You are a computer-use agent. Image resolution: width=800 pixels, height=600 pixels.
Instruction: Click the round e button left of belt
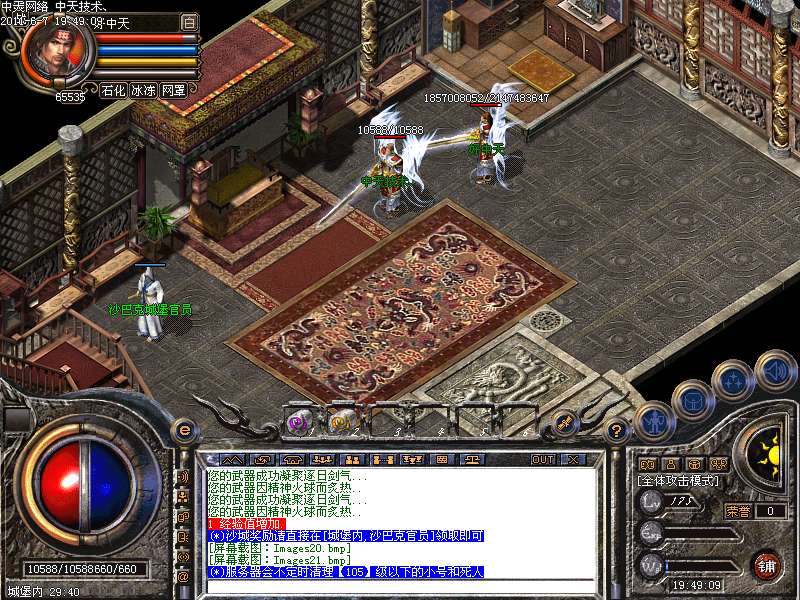click(x=184, y=430)
